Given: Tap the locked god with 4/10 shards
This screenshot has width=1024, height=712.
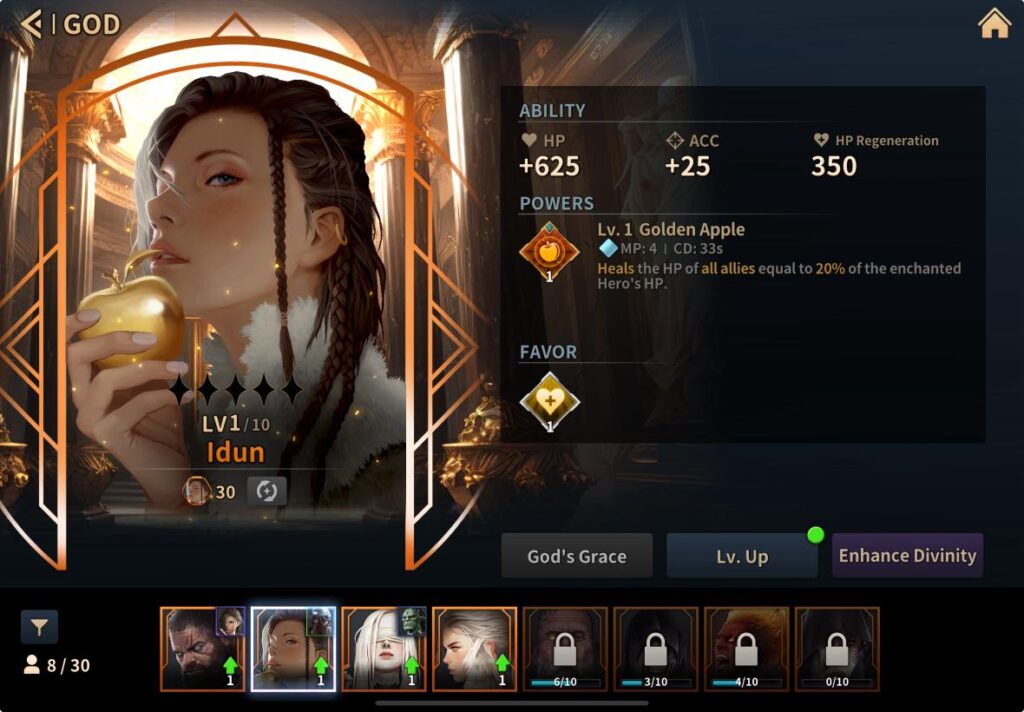Looking at the screenshot, I should pyautogui.click(x=746, y=649).
